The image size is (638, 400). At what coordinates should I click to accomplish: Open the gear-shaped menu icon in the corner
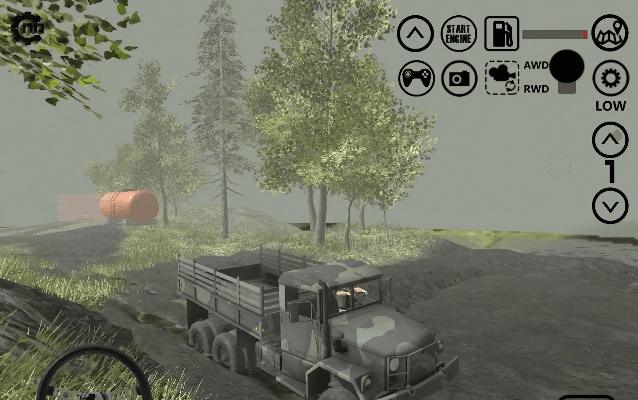[28, 28]
